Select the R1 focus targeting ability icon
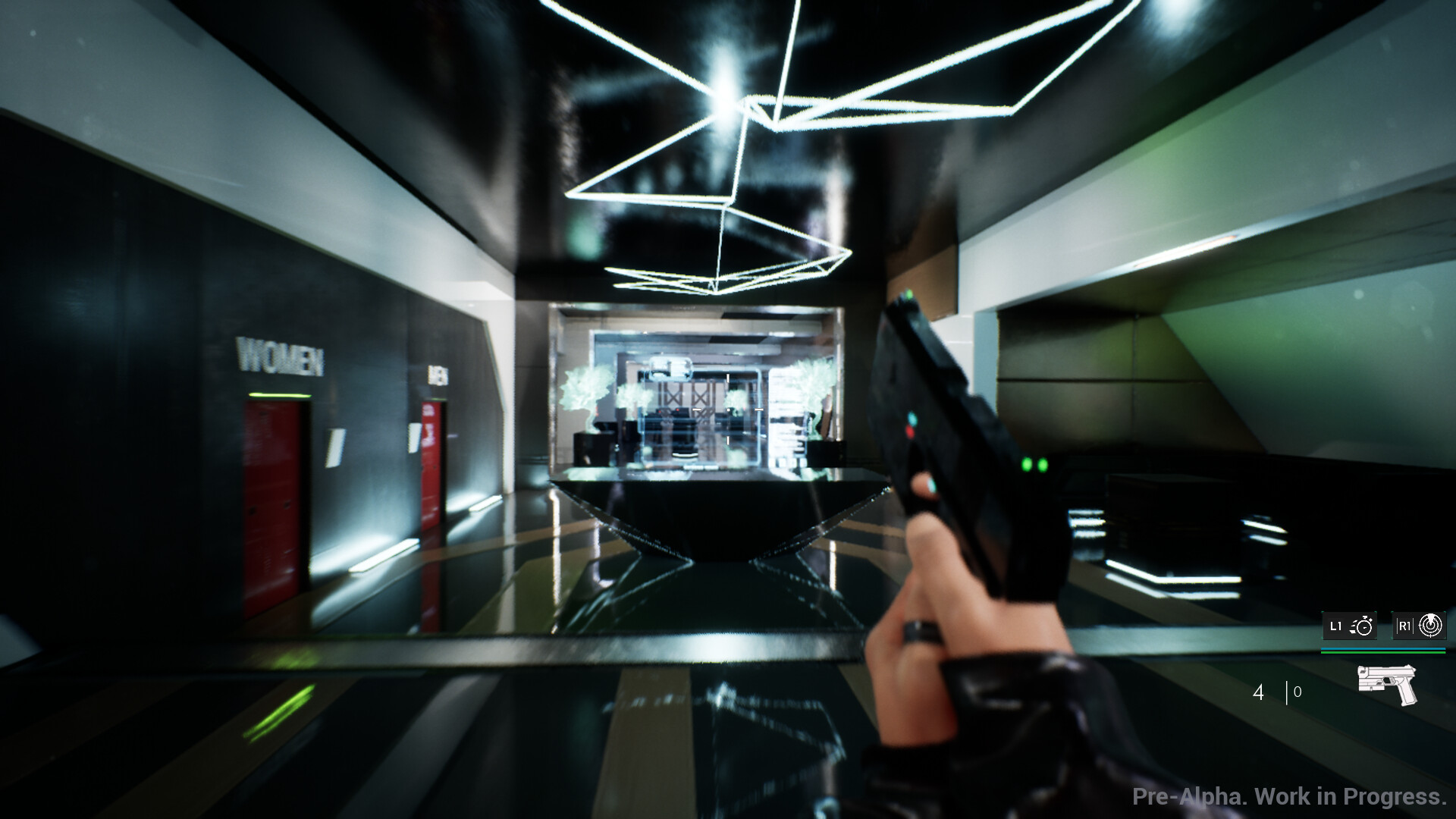The width and height of the screenshot is (1456, 819). pyautogui.click(x=1430, y=626)
